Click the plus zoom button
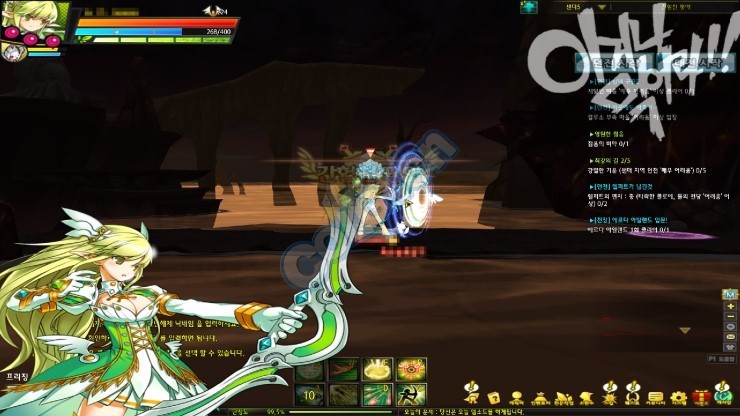Viewport: 740px width, 416px height. [x=730, y=304]
